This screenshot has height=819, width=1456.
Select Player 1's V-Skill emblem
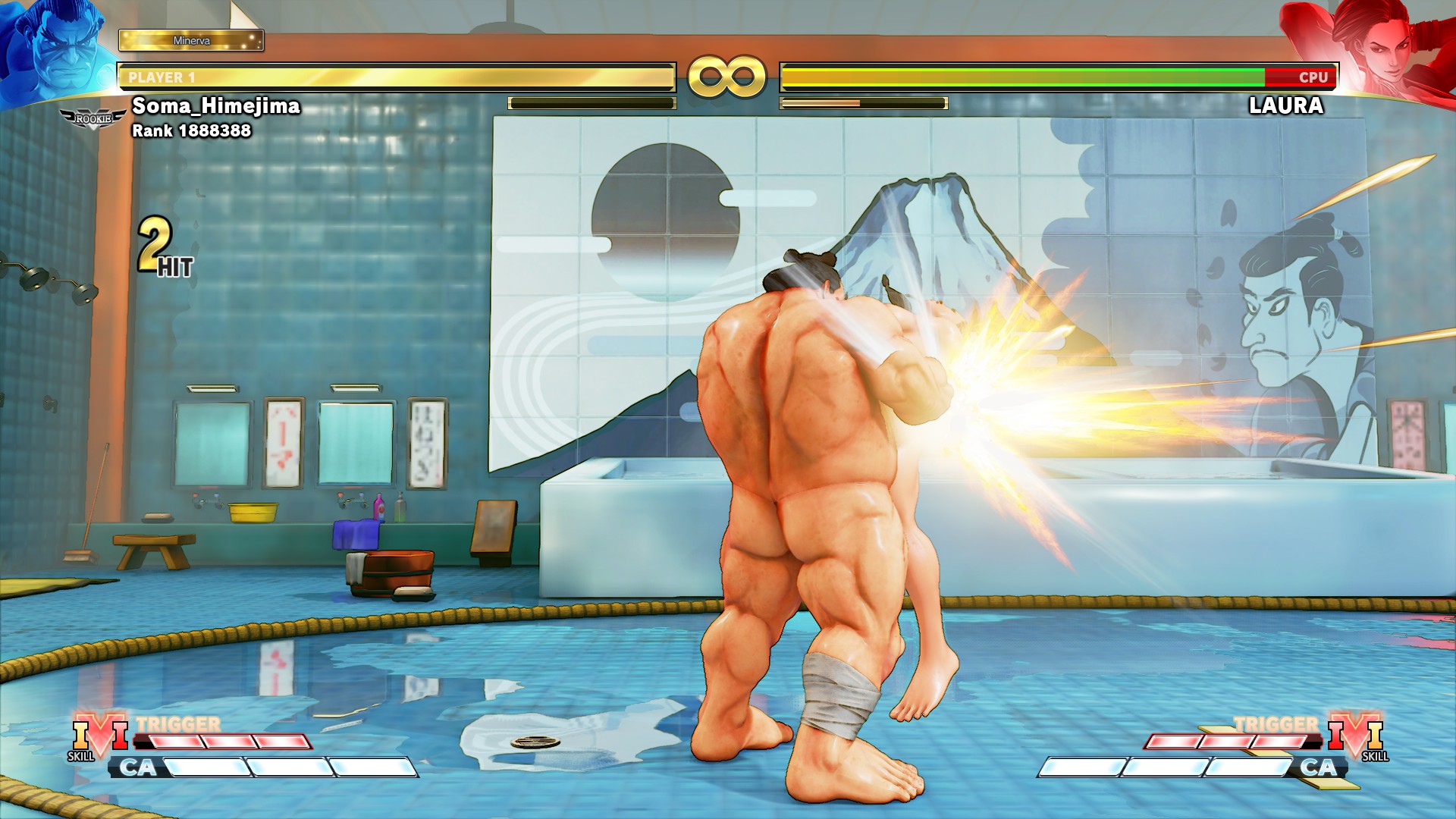(x=99, y=736)
